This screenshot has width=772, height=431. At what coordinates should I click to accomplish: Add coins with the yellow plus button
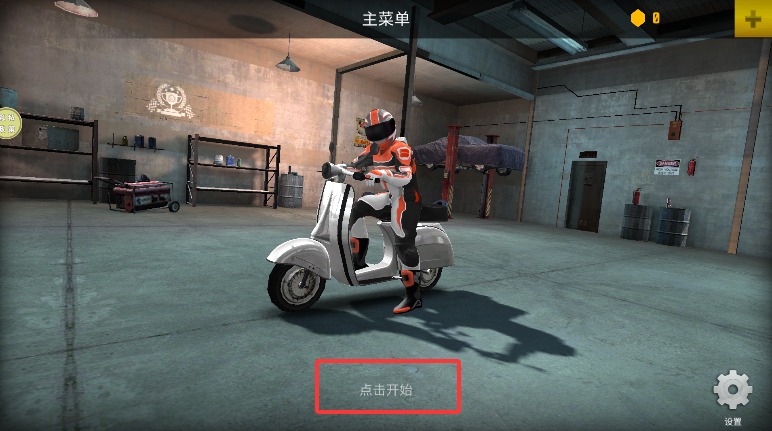pyautogui.click(x=753, y=18)
